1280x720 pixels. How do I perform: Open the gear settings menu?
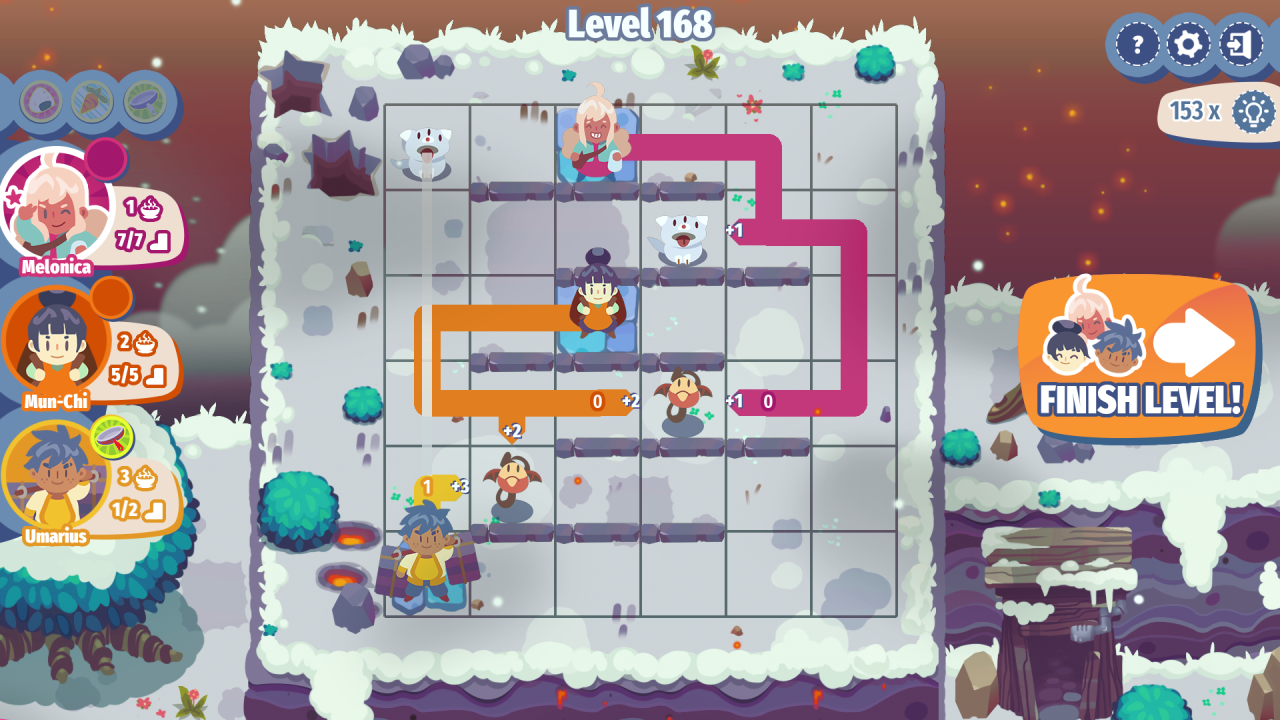[x=1189, y=45]
